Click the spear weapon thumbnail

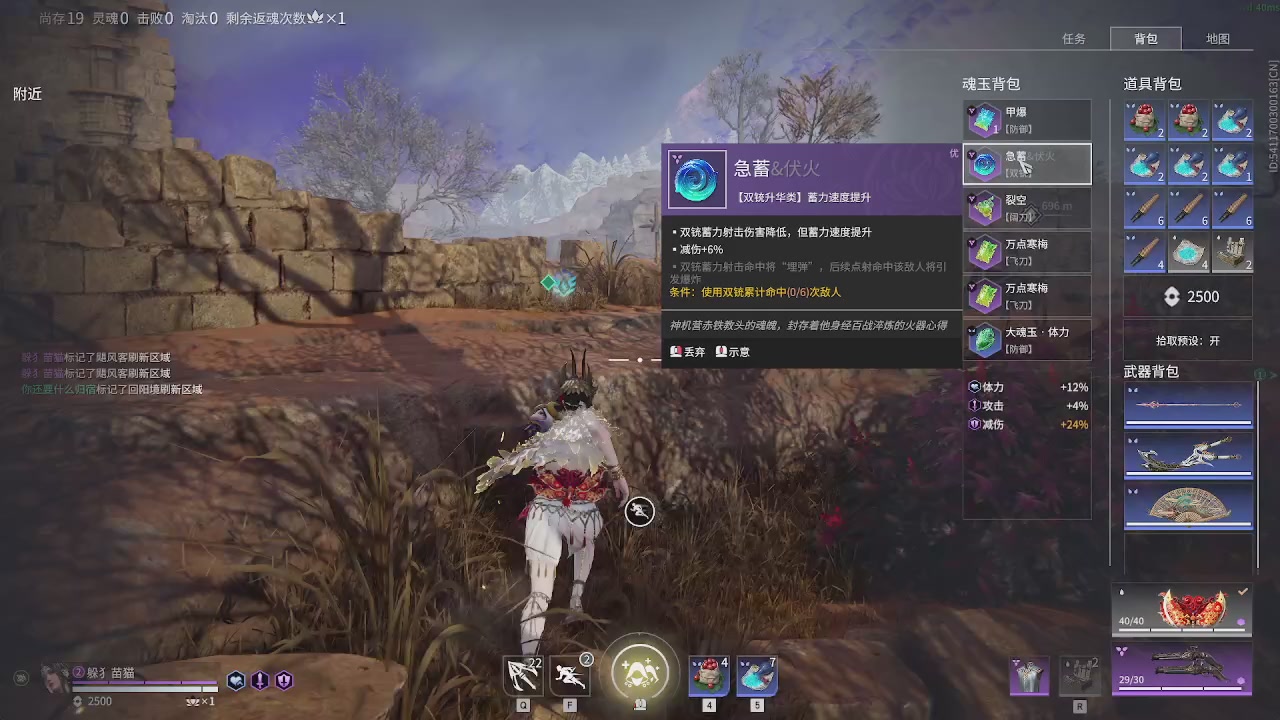[x=1189, y=405]
